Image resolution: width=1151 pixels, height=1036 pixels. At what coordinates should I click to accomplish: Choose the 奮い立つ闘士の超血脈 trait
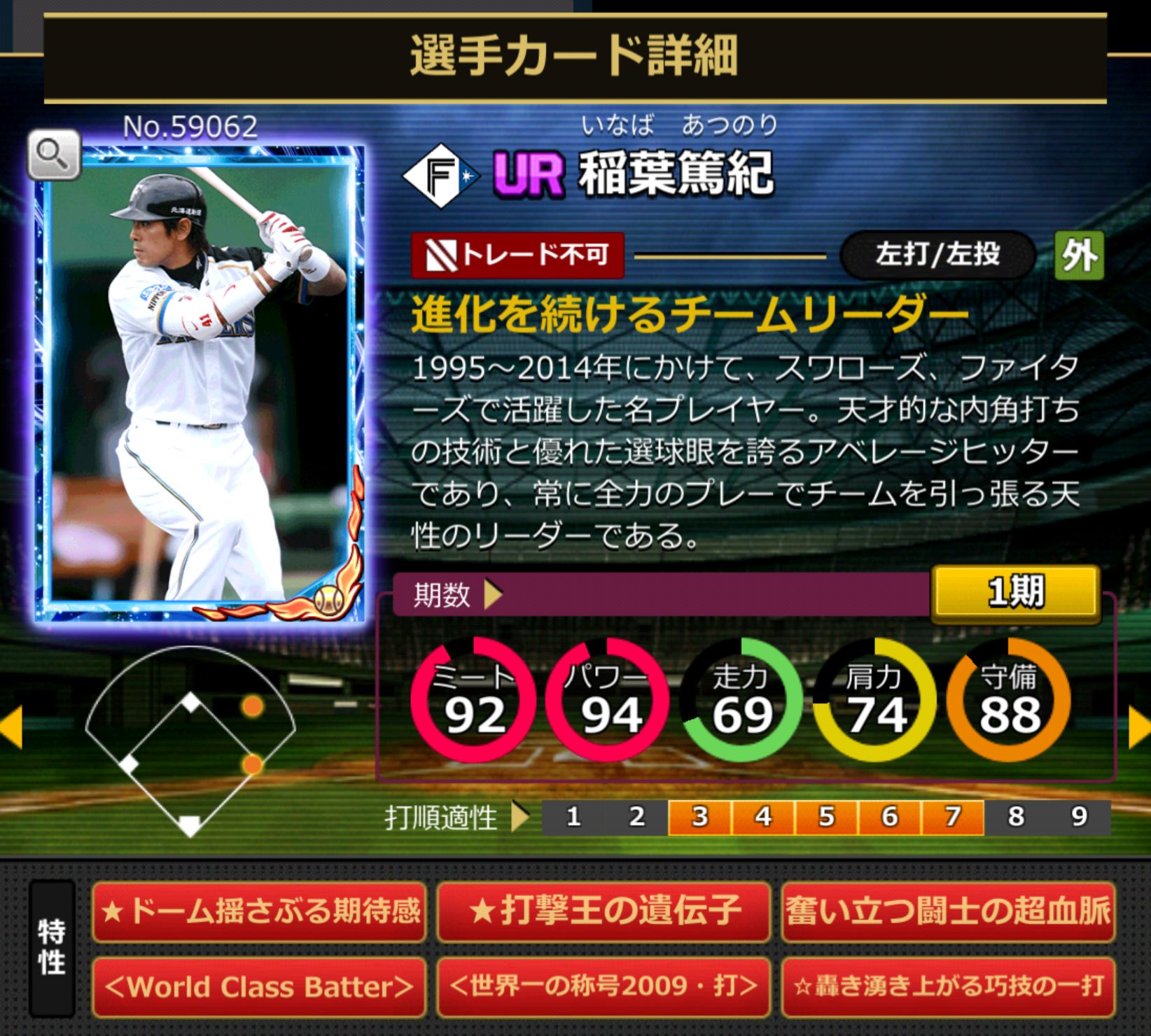(948, 911)
